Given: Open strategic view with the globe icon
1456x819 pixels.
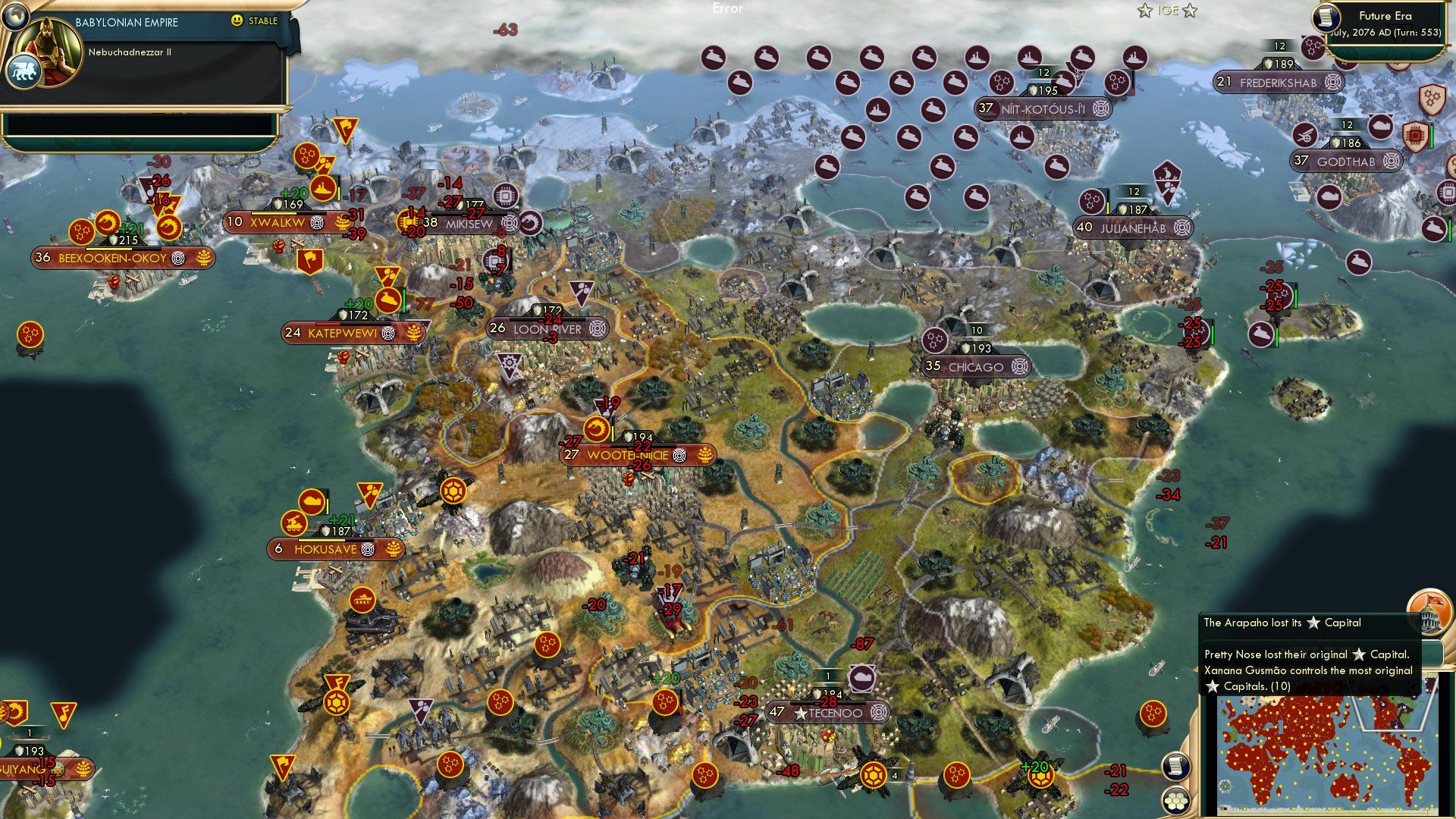Looking at the screenshot, I should tap(14, 16).
